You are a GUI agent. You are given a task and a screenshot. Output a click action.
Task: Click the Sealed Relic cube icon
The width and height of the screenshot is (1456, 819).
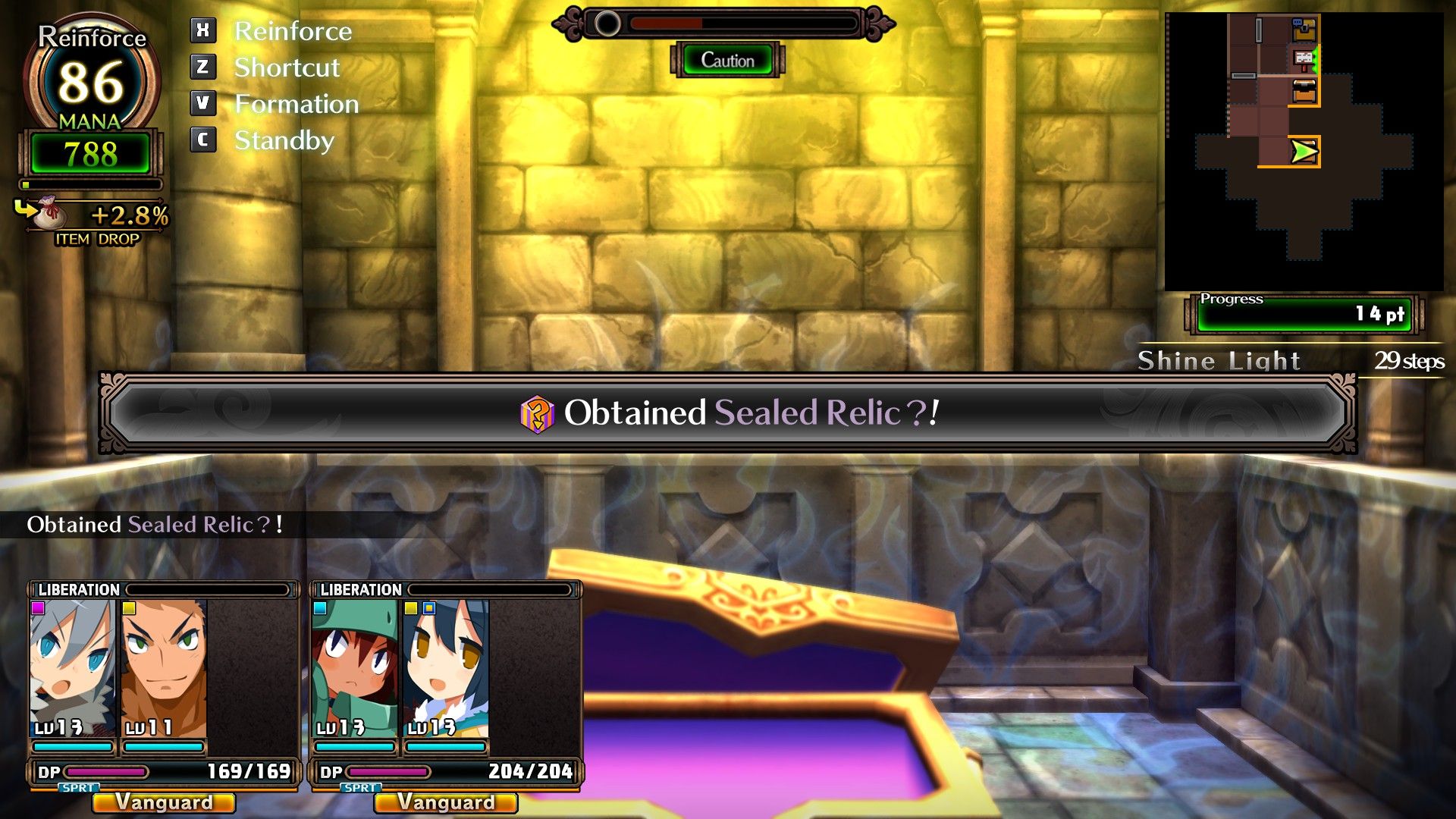click(x=537, y=415)
